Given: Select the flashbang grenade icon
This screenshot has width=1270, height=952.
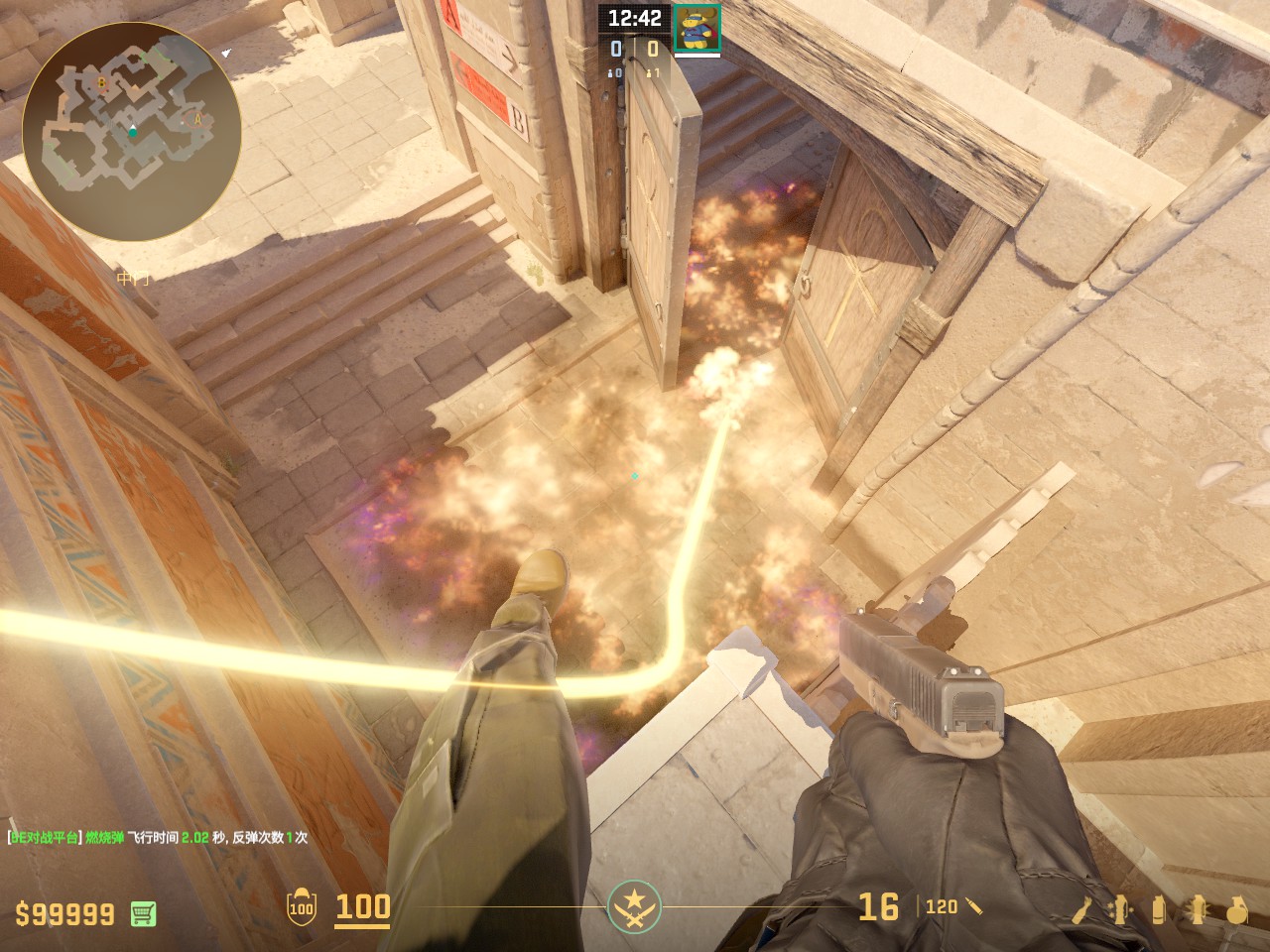Looking at the screenshot, I should (x=1198, y=909).
